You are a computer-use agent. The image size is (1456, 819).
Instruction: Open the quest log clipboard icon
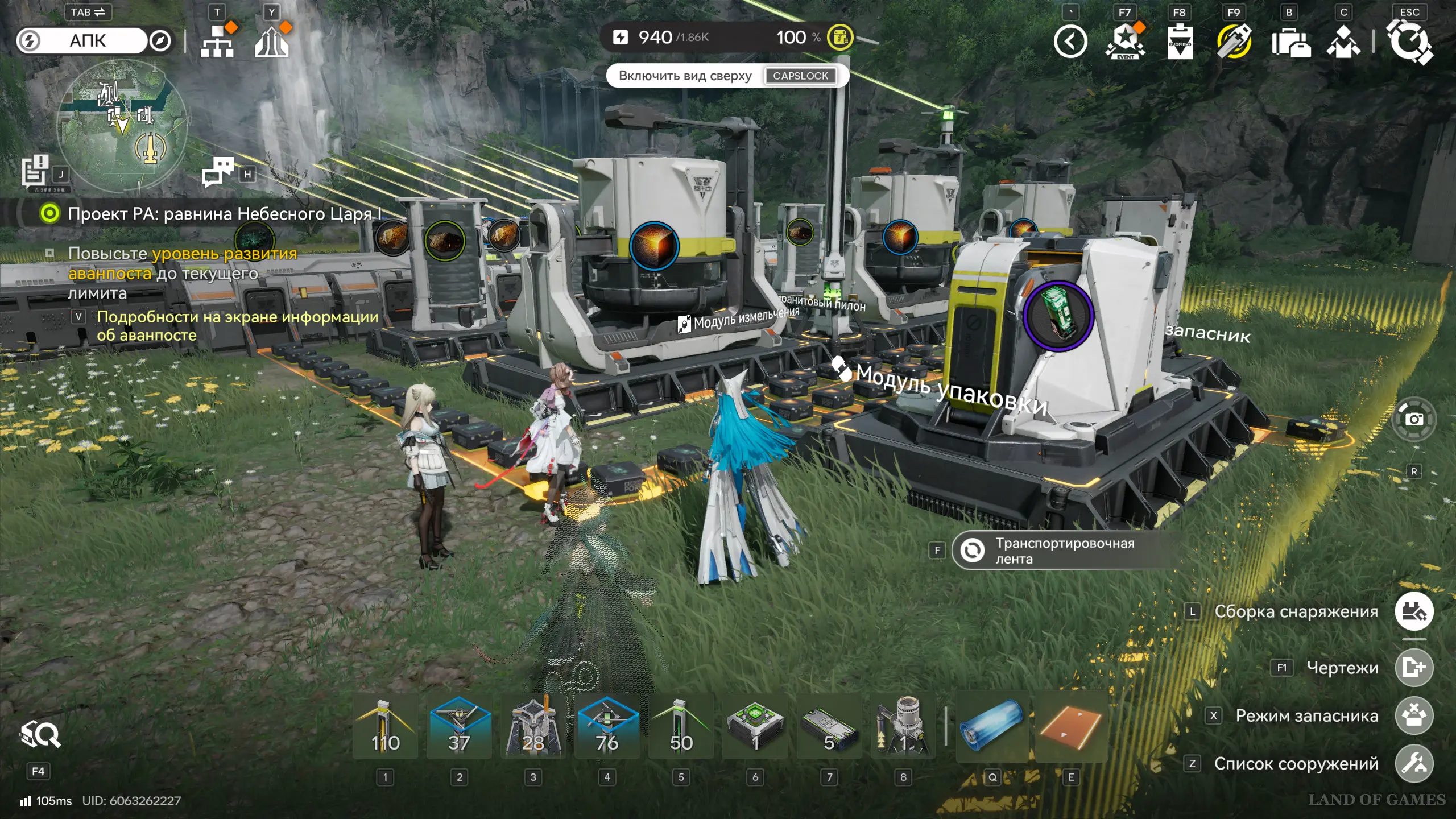35,171
